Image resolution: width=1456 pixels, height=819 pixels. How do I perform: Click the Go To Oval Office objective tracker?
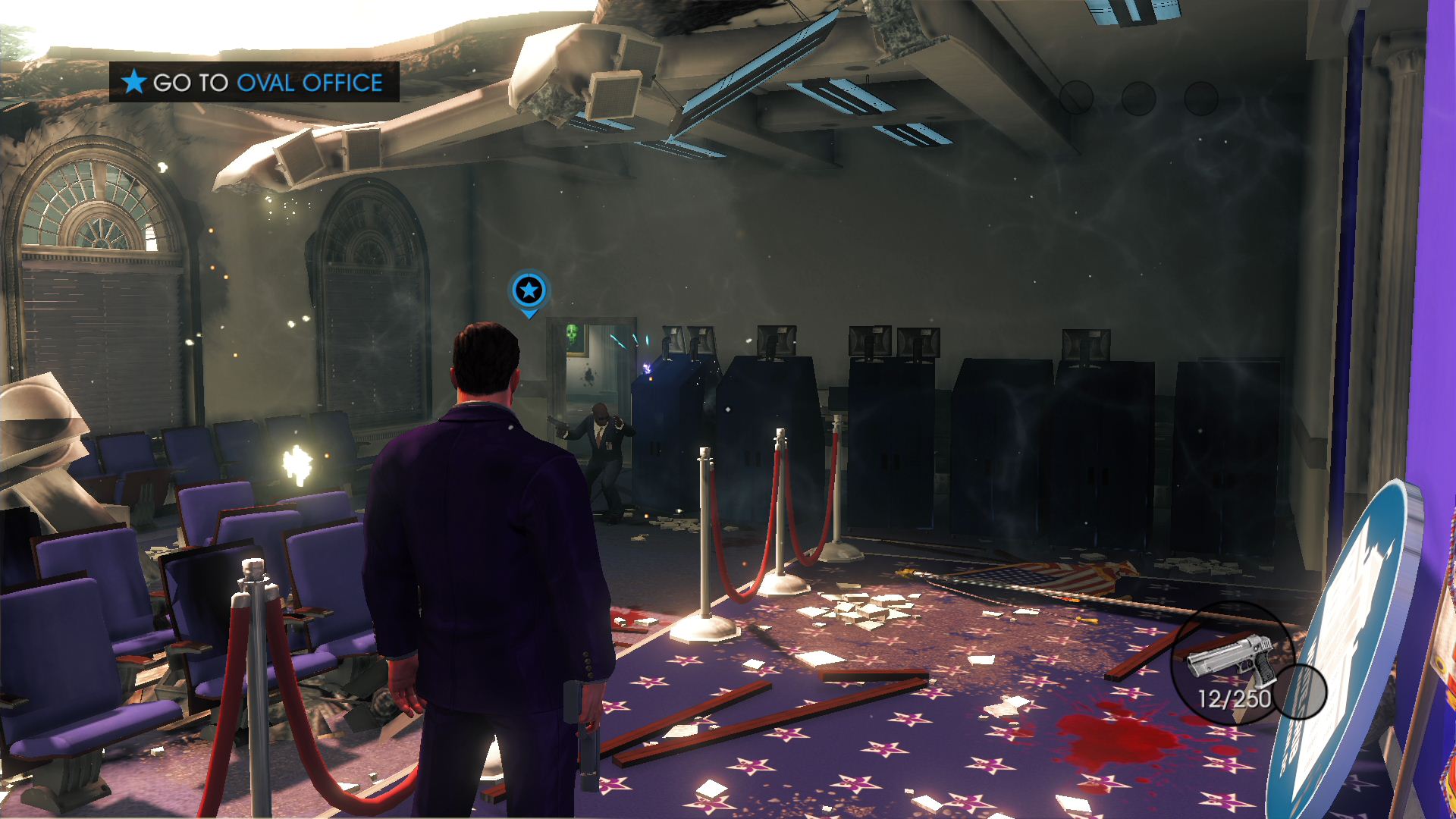[254, 82]
